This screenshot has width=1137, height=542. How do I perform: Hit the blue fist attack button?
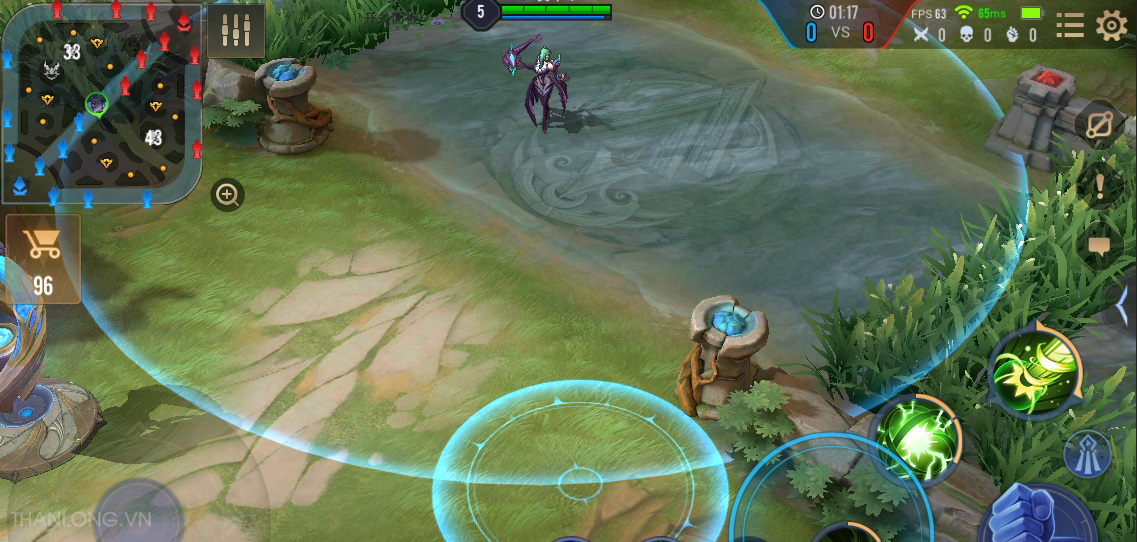click(1030, 515)
